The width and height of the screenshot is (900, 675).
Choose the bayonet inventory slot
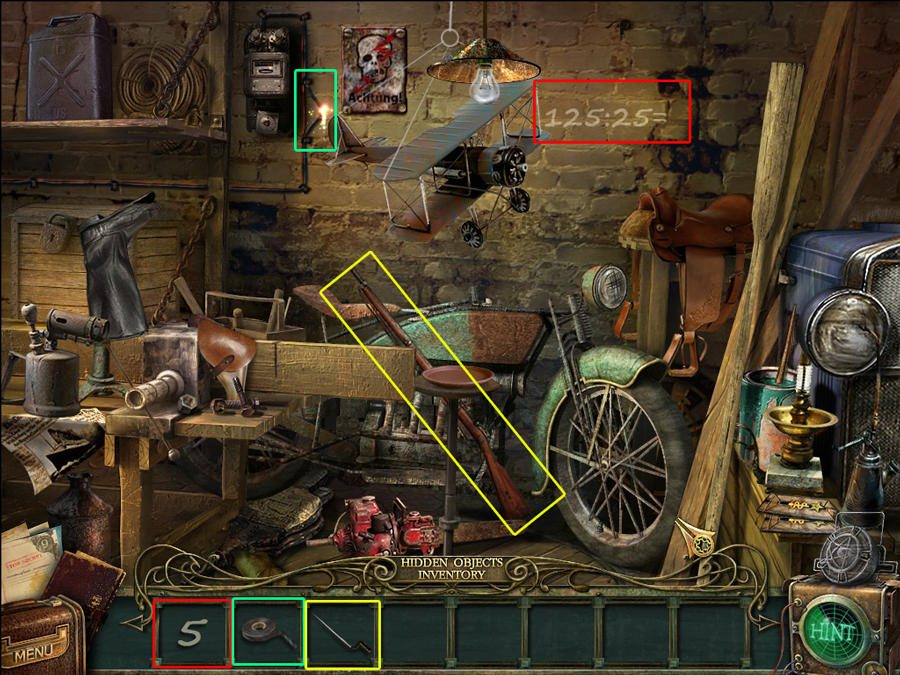click(x=342, y=633)
